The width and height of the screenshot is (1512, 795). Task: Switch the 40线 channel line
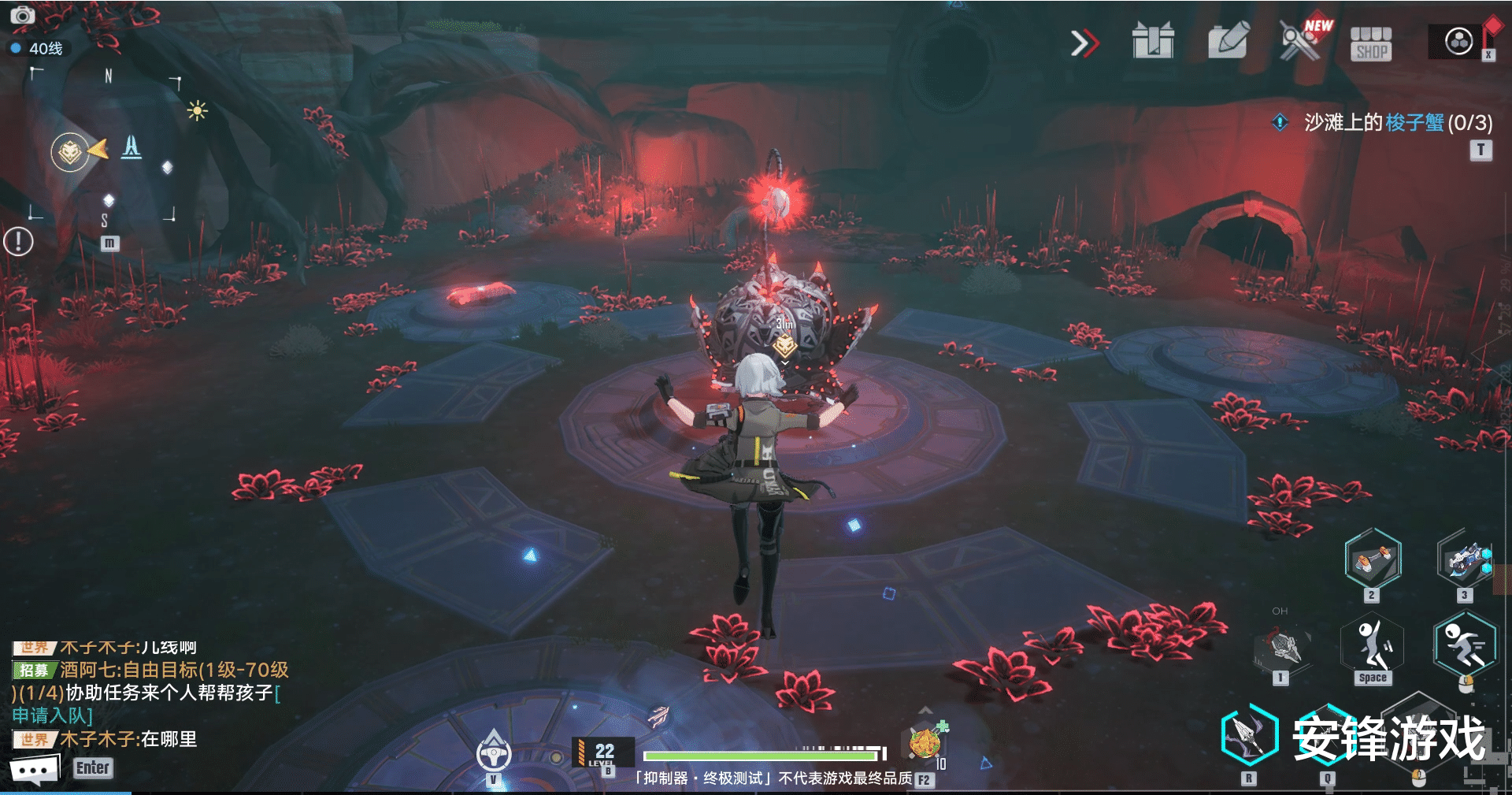click(x=38, y=49)
